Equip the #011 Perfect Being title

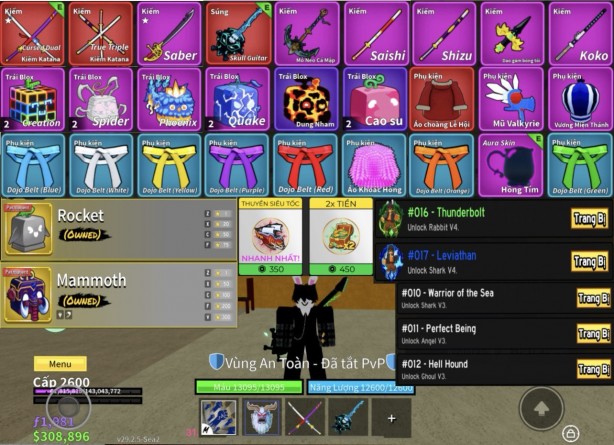592,334
